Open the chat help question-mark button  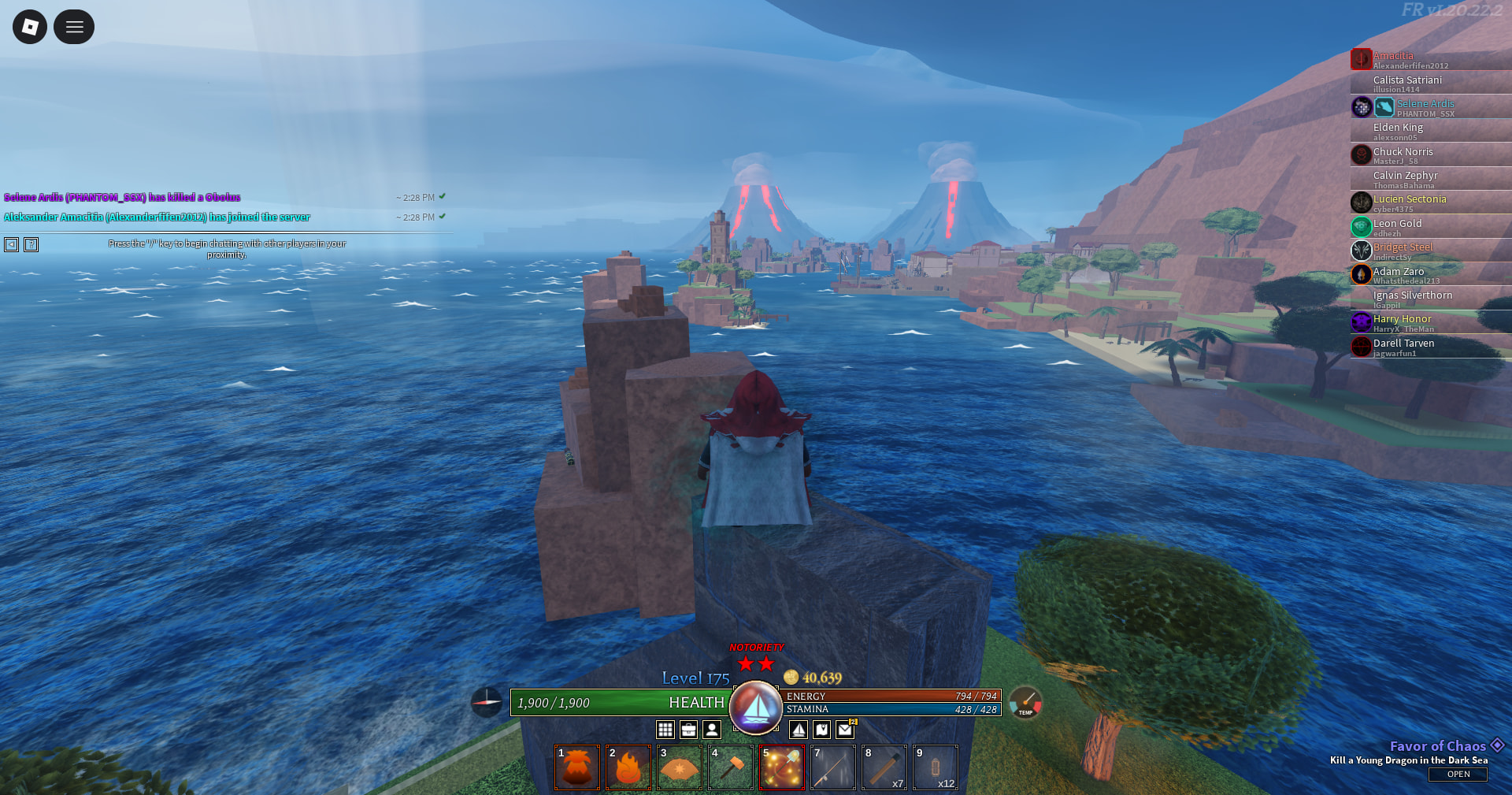point(31,244)
